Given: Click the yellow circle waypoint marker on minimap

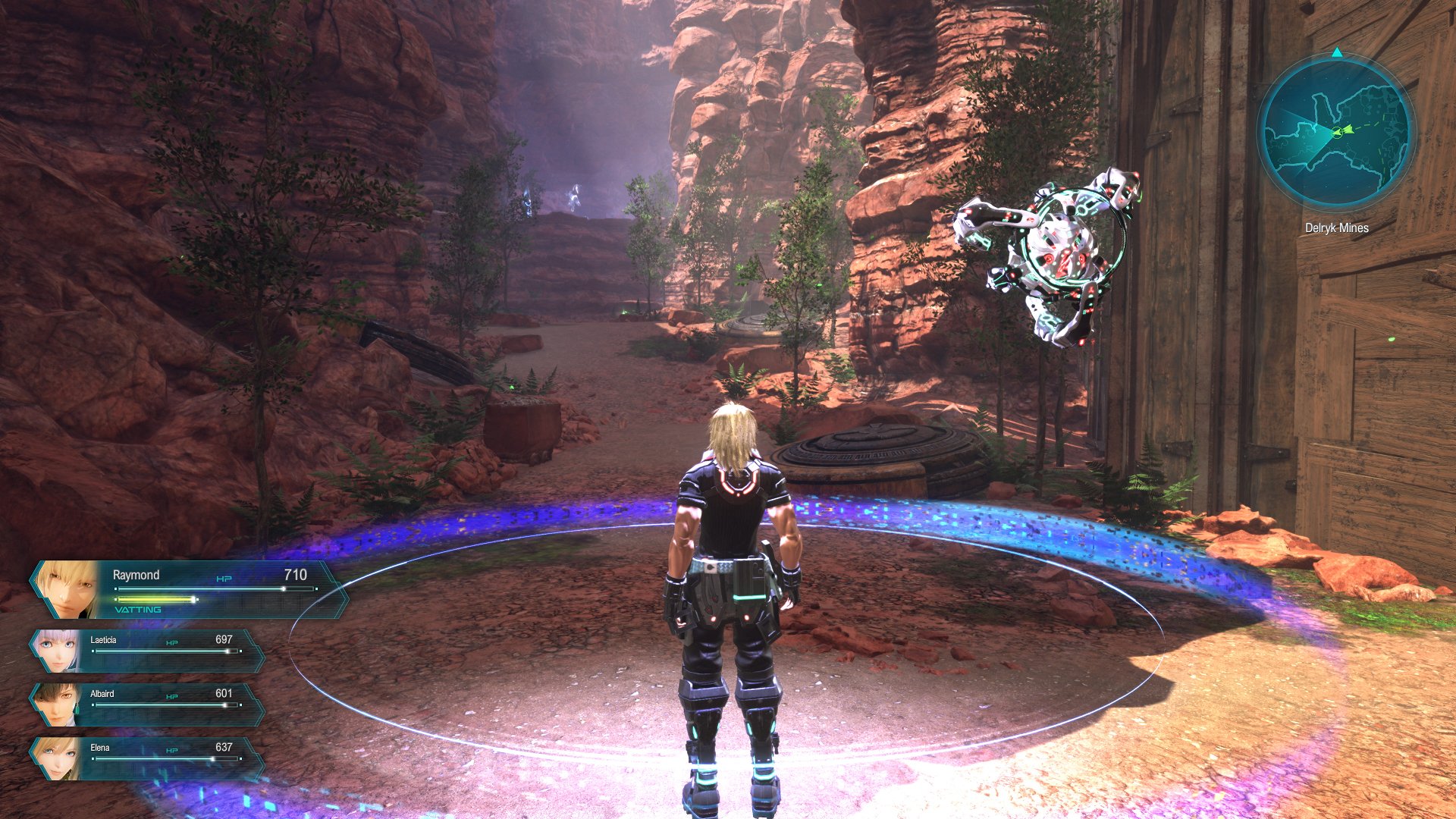Looking at the screenshot, I should (x=1336, y=132).
